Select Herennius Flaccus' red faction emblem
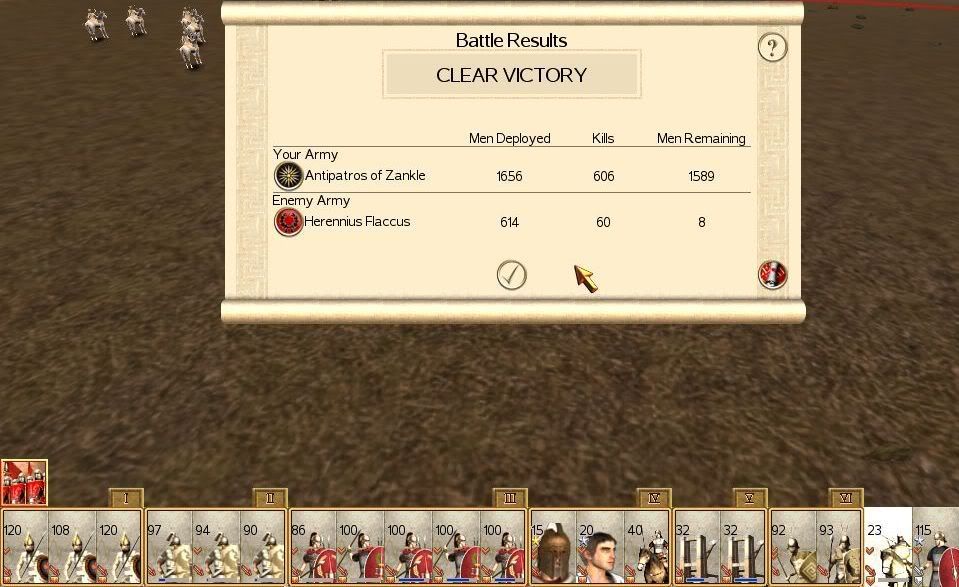This screenshot has height=587, width=959. tap(288, 222)
